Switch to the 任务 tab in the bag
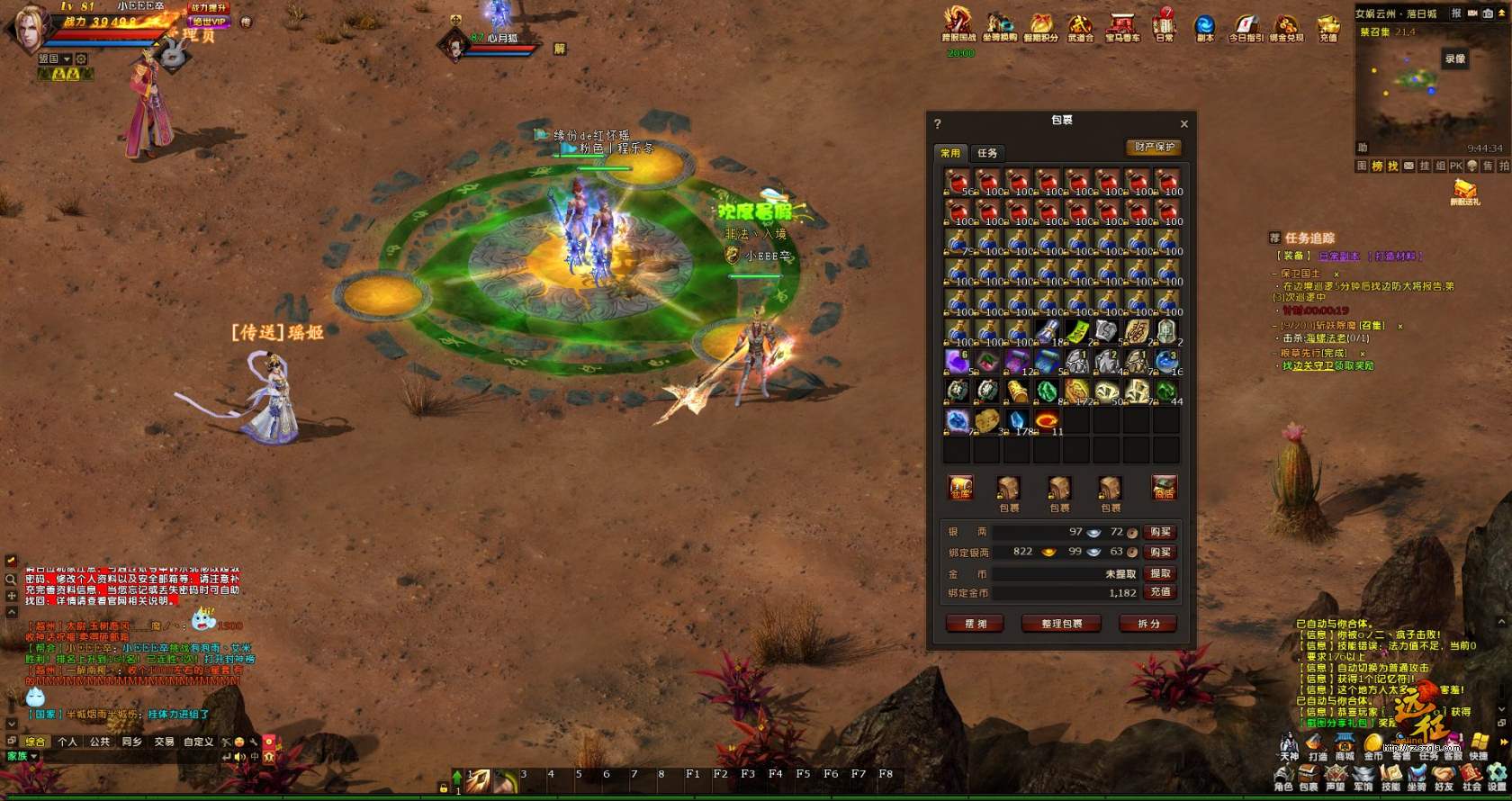This screenshot has width=1512, height=801. pyautogui.click(x=987, y=153)
